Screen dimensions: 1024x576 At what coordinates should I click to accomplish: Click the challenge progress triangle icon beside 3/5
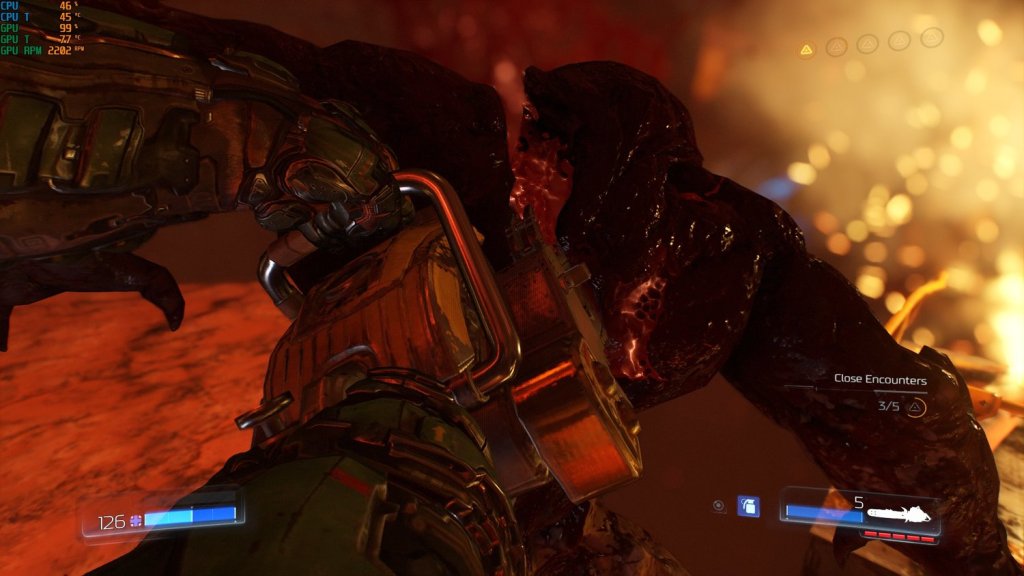click(x=915, y=407)
